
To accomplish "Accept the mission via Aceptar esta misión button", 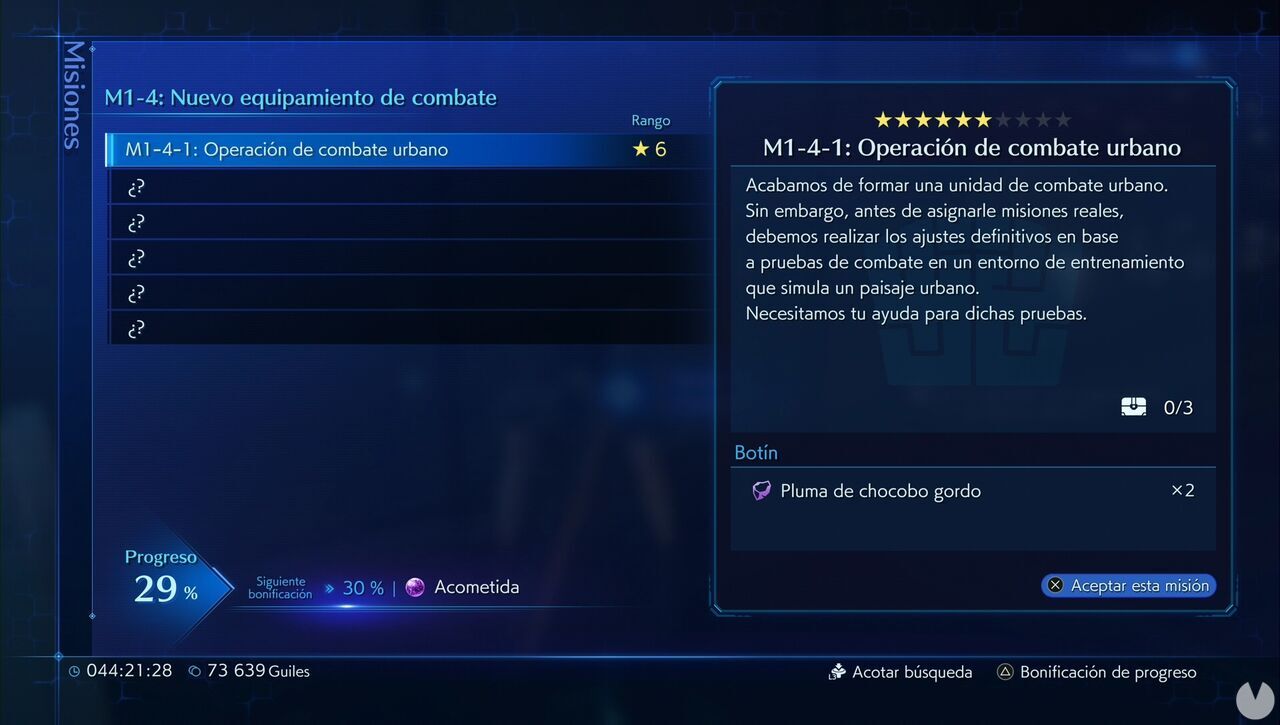I will click(1128, 585).
